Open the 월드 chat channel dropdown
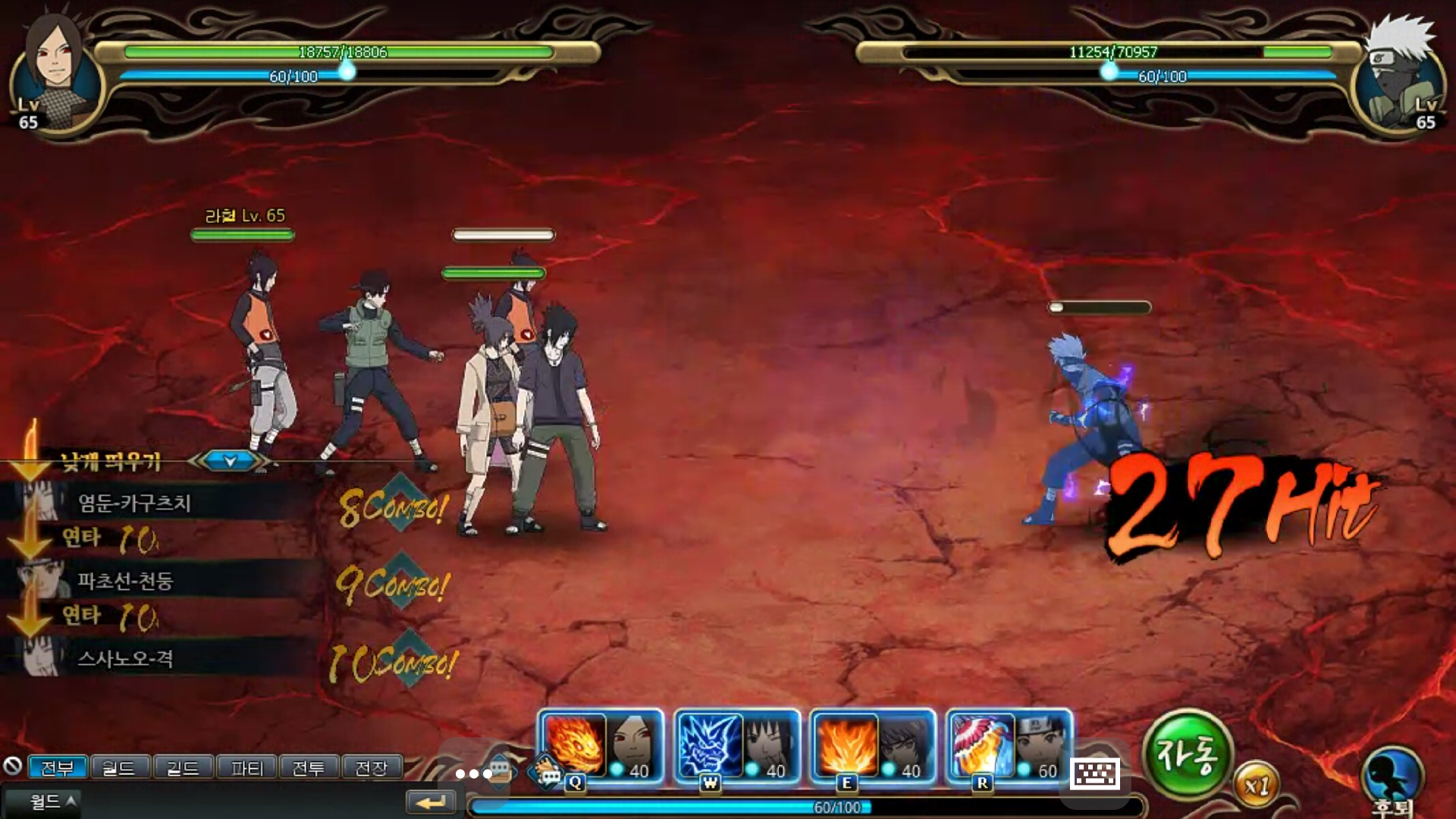The height and width of the screenshot is (819, 1456). click(x=52, y=802)
